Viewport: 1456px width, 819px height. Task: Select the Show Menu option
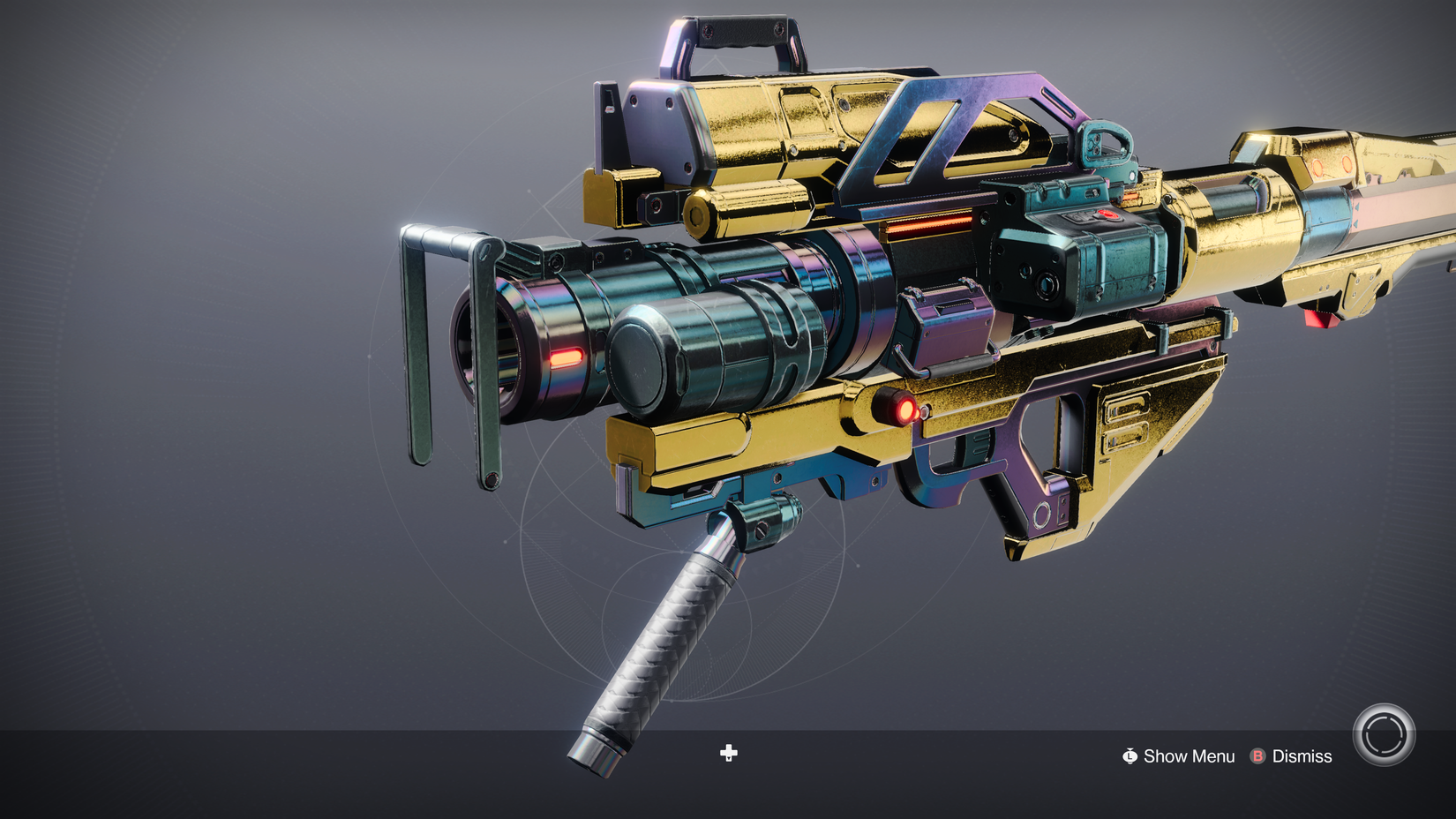1188,756
